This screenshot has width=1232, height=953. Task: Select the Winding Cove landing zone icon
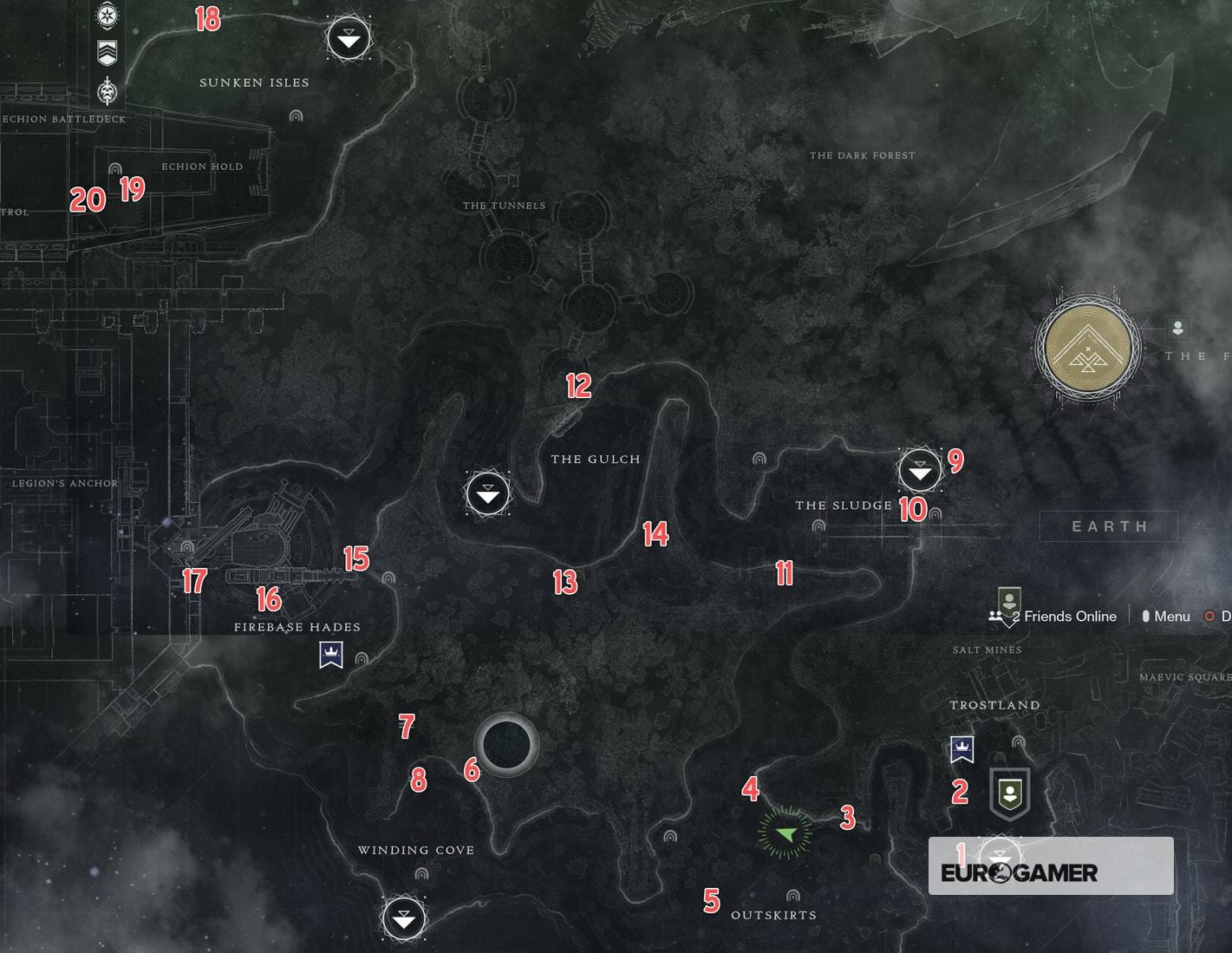point(403,917)
